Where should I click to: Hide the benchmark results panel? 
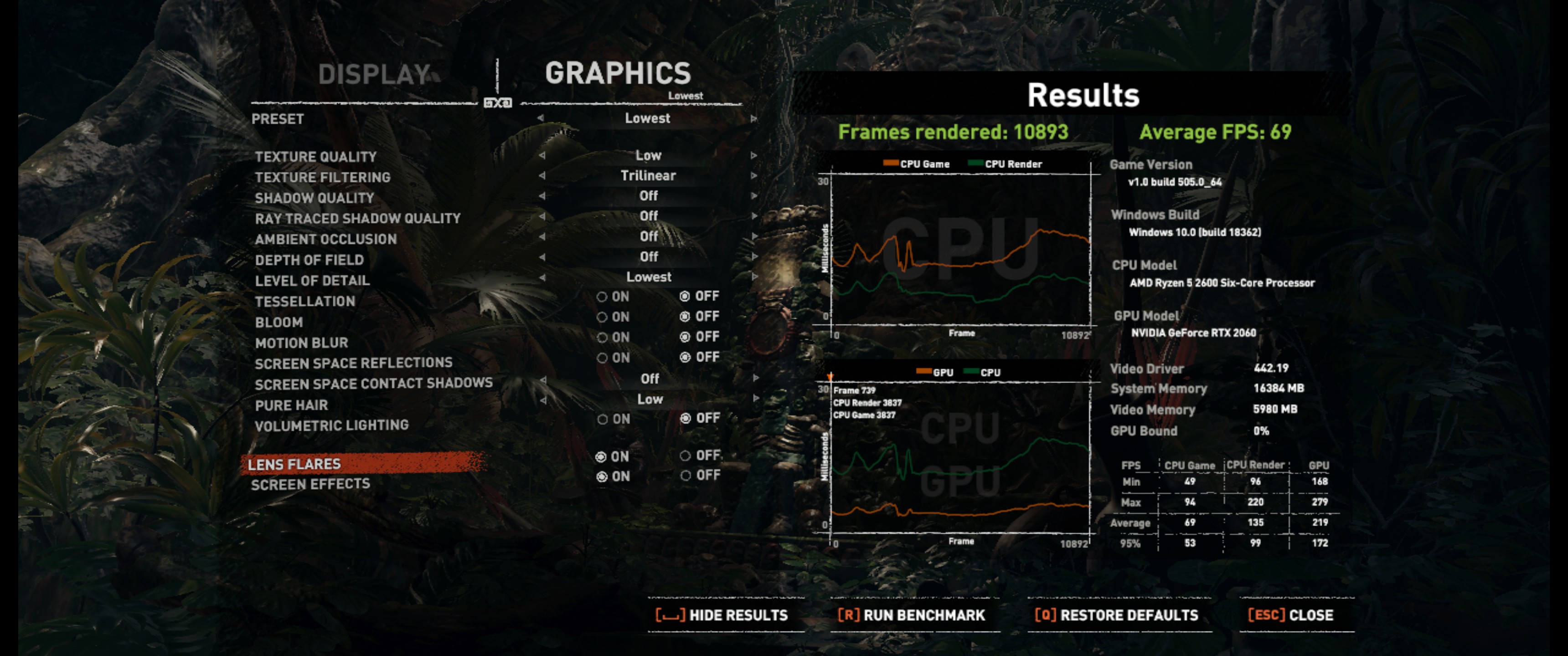pos(722,615)
